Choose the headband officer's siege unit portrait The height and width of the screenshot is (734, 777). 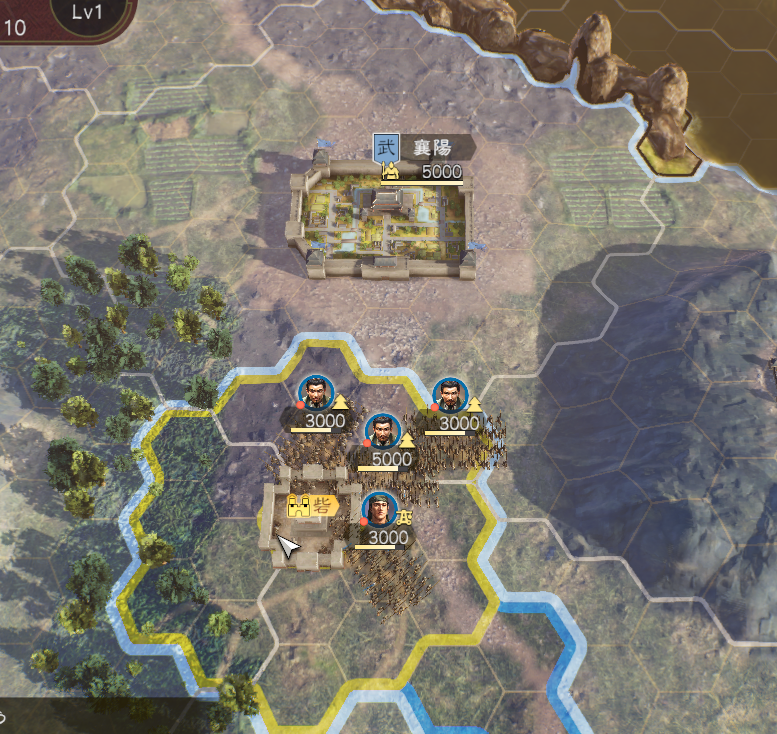tap(379, 510)
